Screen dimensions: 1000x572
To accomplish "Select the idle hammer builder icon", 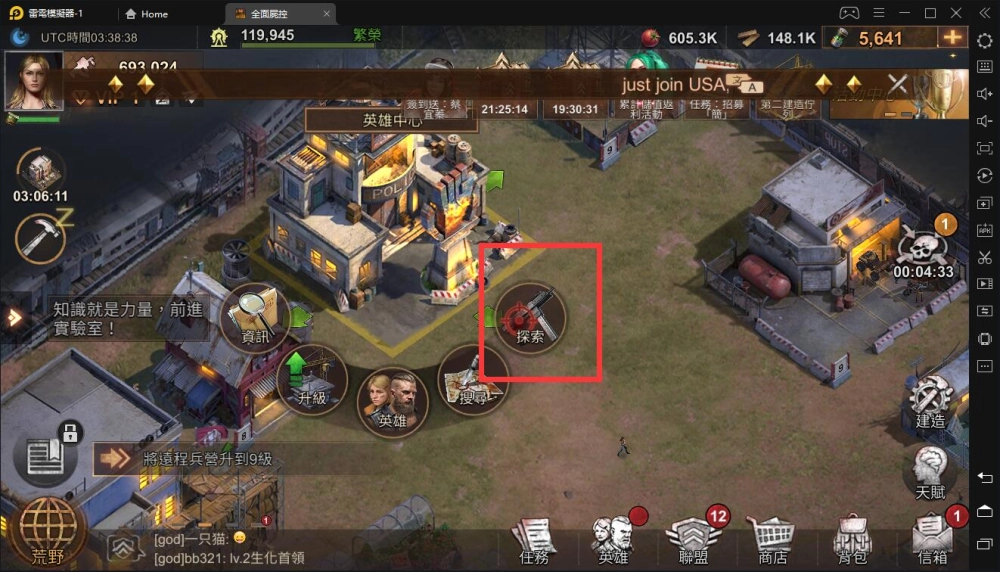I will tap(40, 239).
